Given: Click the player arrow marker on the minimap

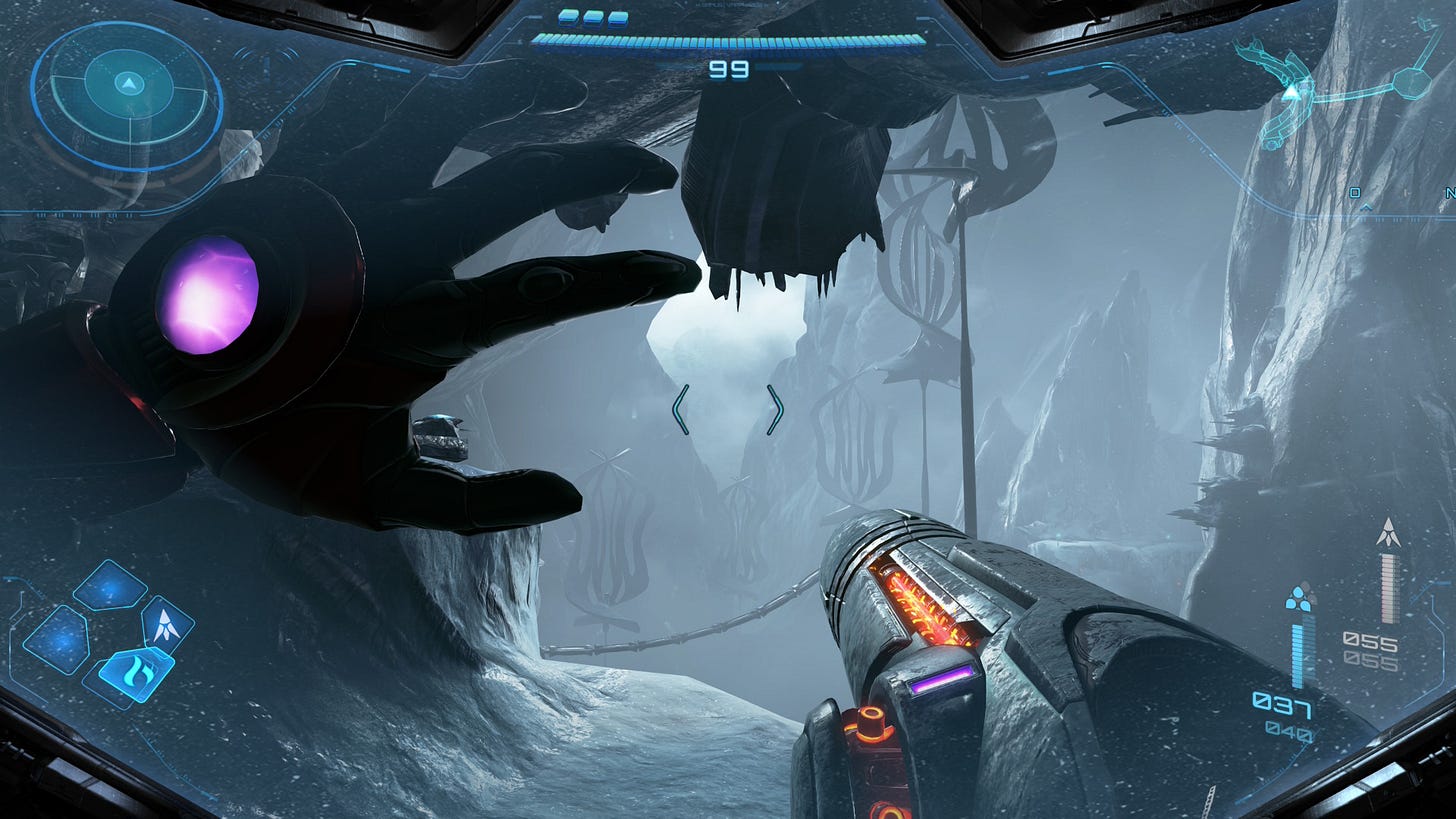Looking at the screenshot, I should [x=1292, y=92].
